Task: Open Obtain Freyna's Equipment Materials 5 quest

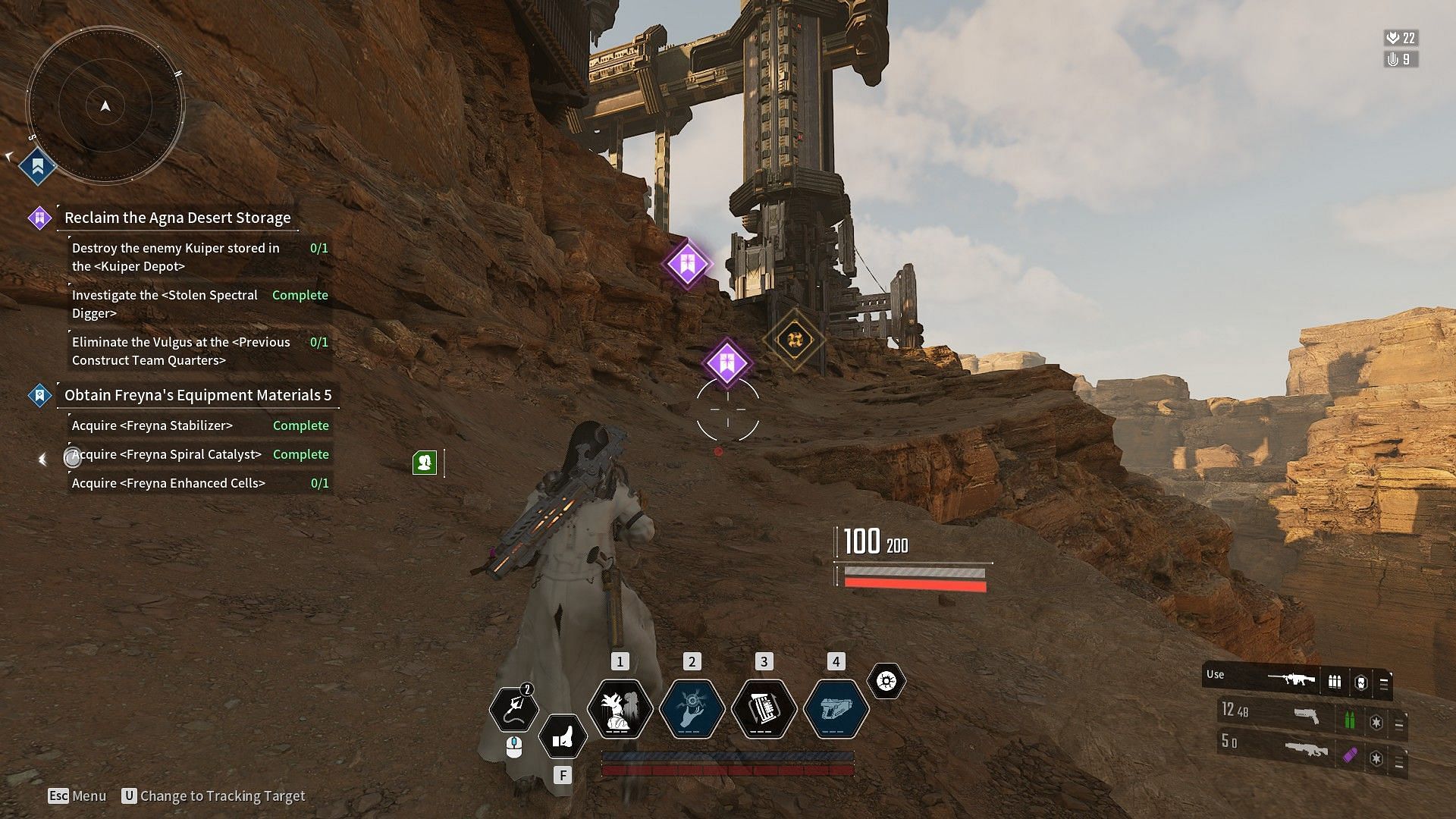Action: 198,395
